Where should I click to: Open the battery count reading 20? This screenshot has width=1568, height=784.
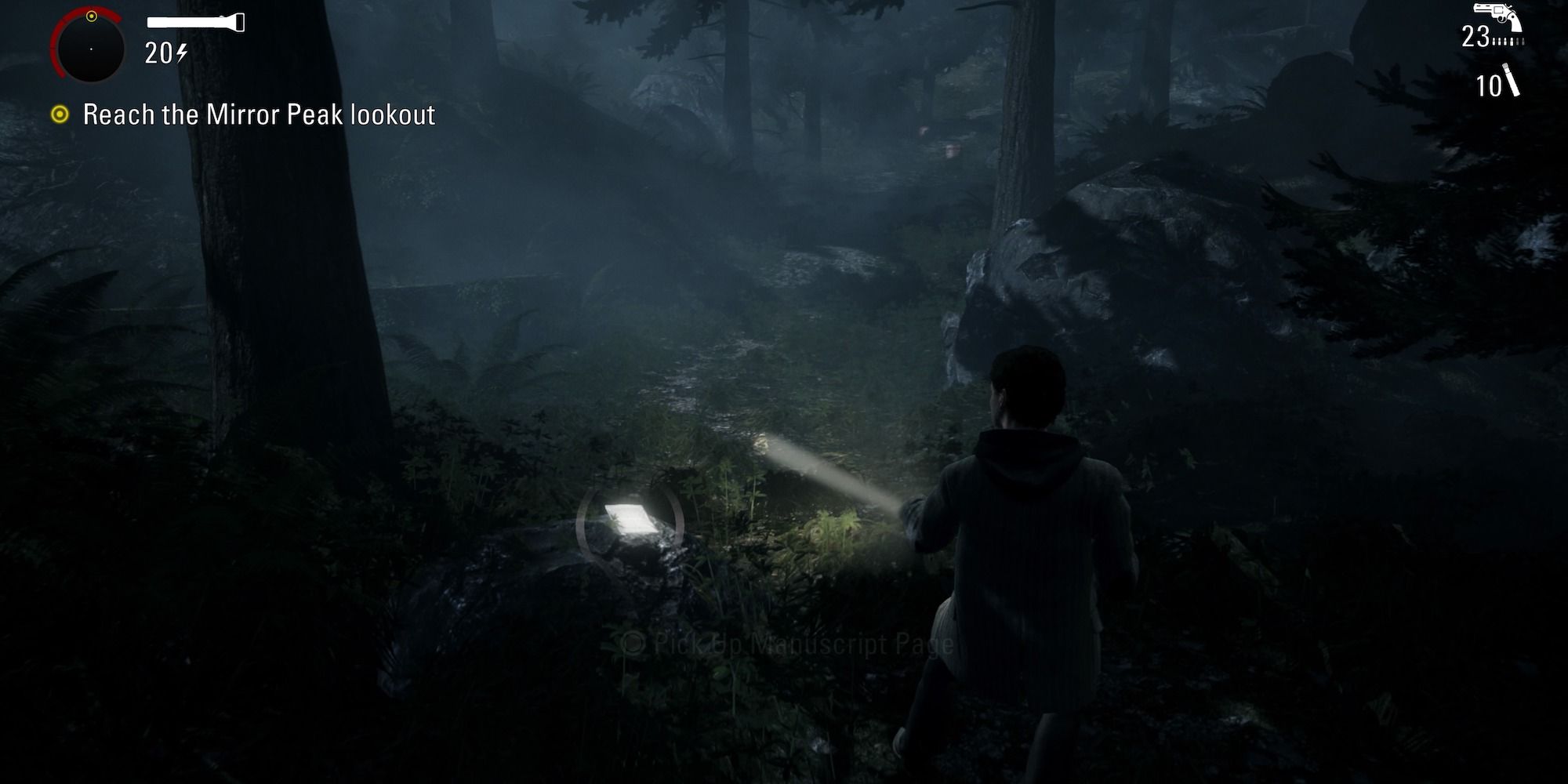click(158, 52)
